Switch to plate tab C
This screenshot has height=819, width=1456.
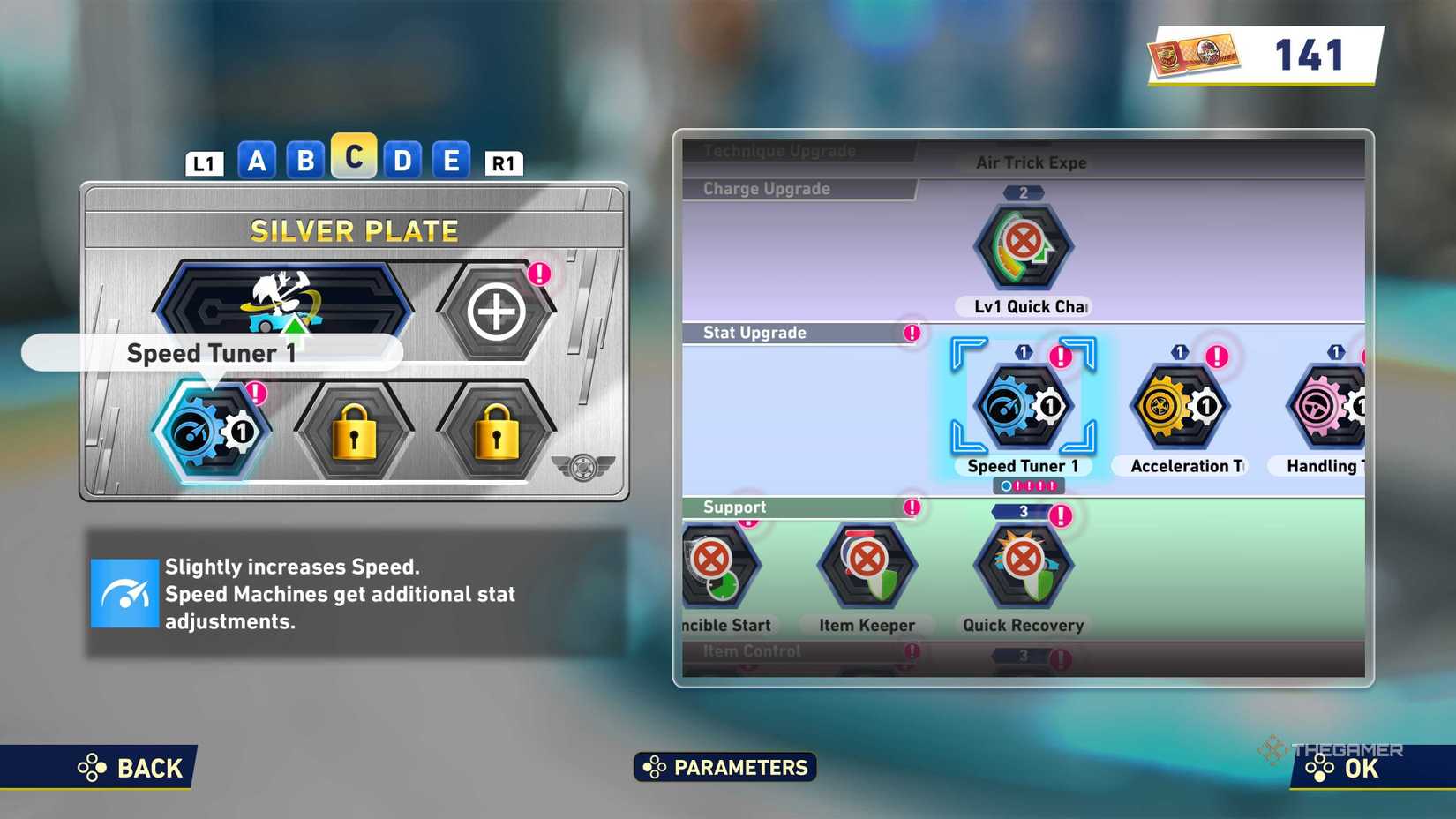(355, 161)
